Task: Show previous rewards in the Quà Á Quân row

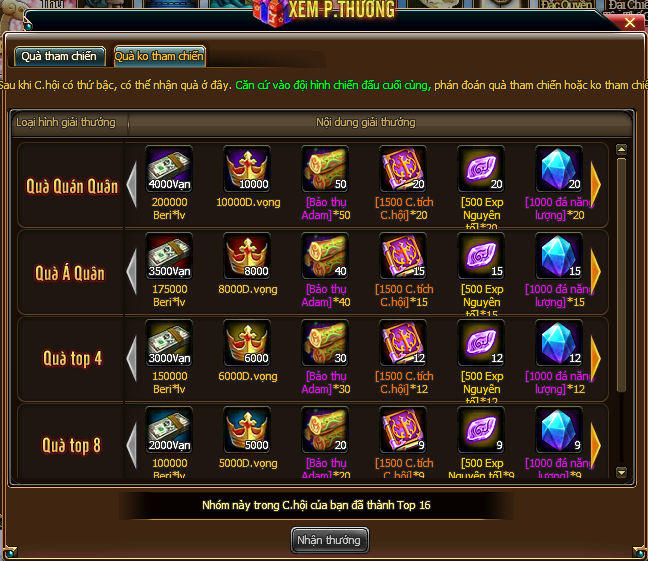Action: coord(132,271)
